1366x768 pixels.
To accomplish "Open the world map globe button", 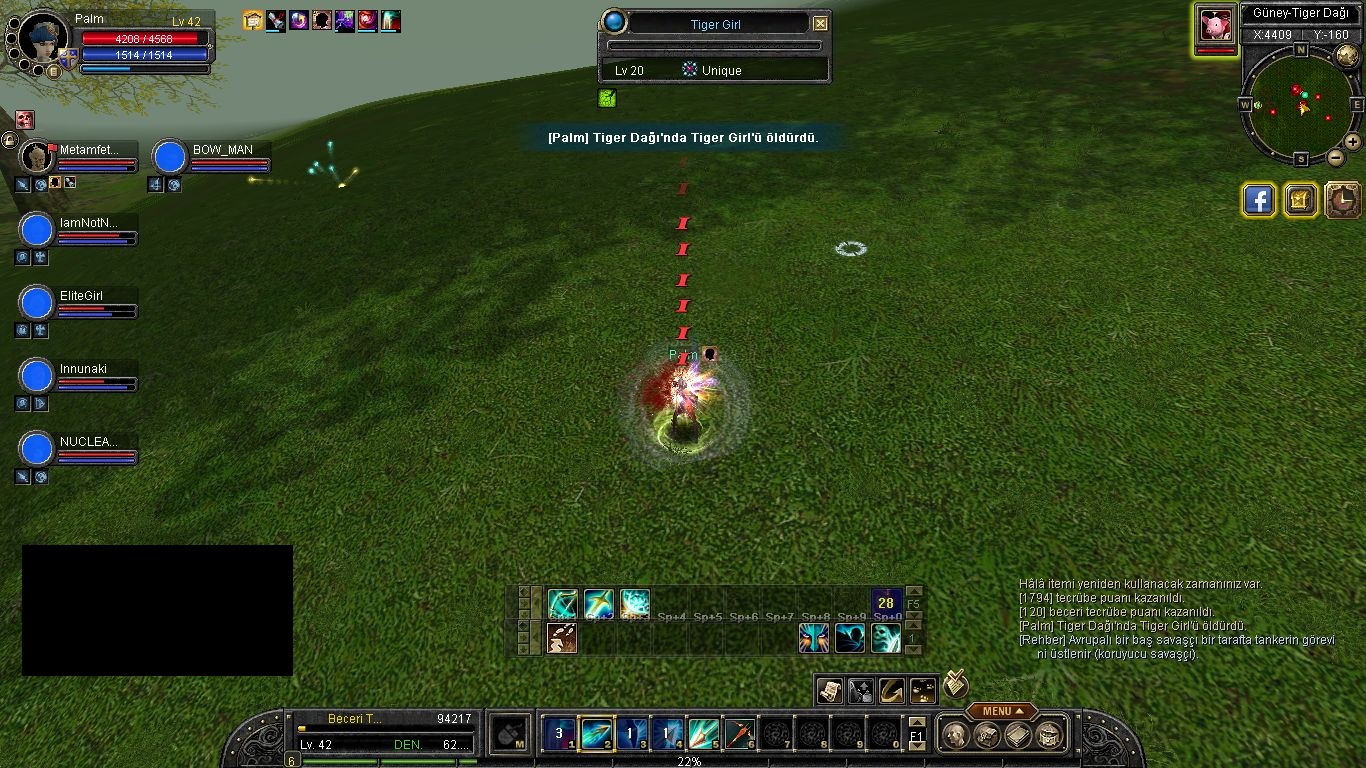I will click(1347, 56).
